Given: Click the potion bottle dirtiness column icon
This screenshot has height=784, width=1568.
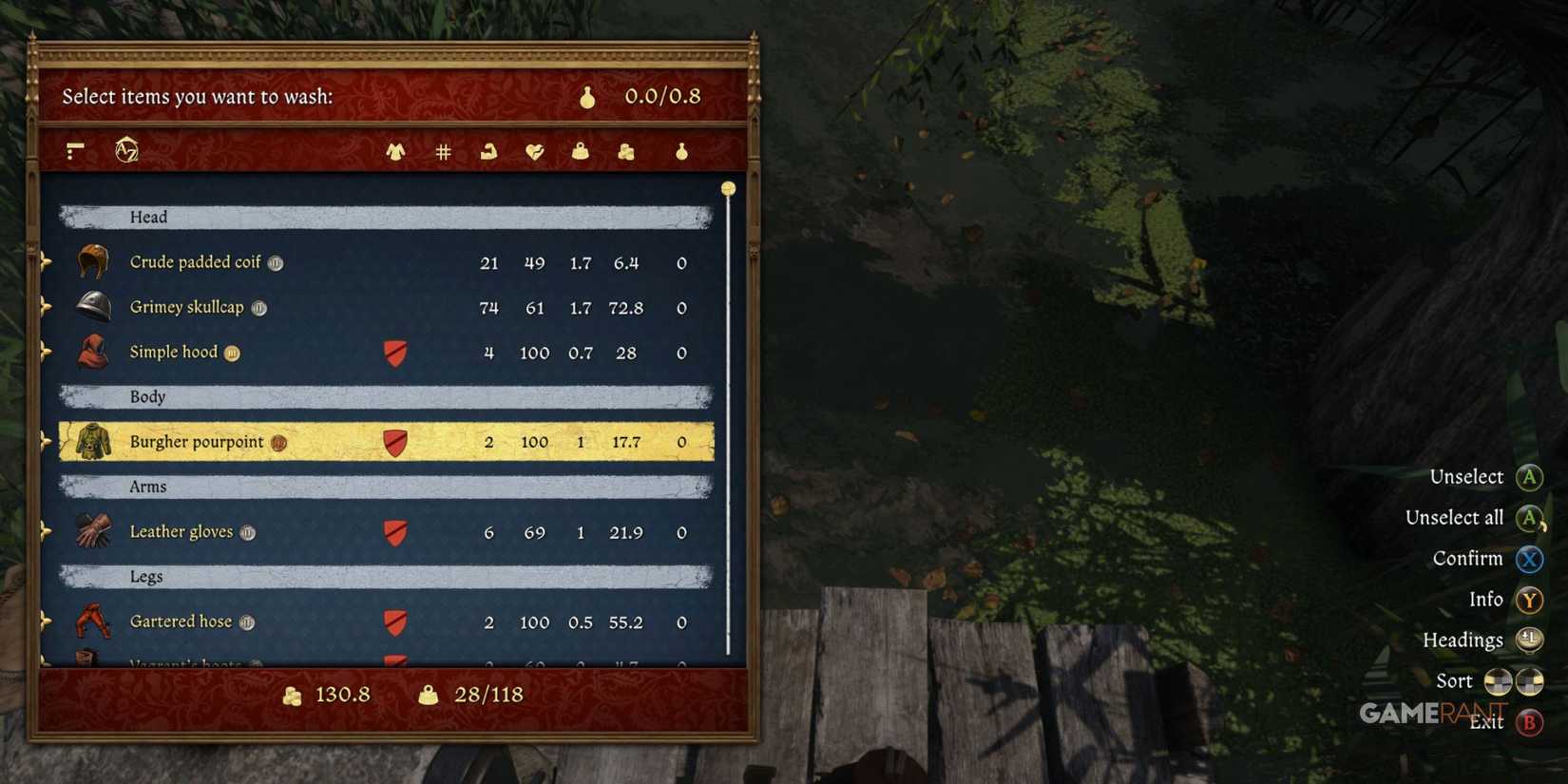Looking at the screenshot, I should coord(681,150).
